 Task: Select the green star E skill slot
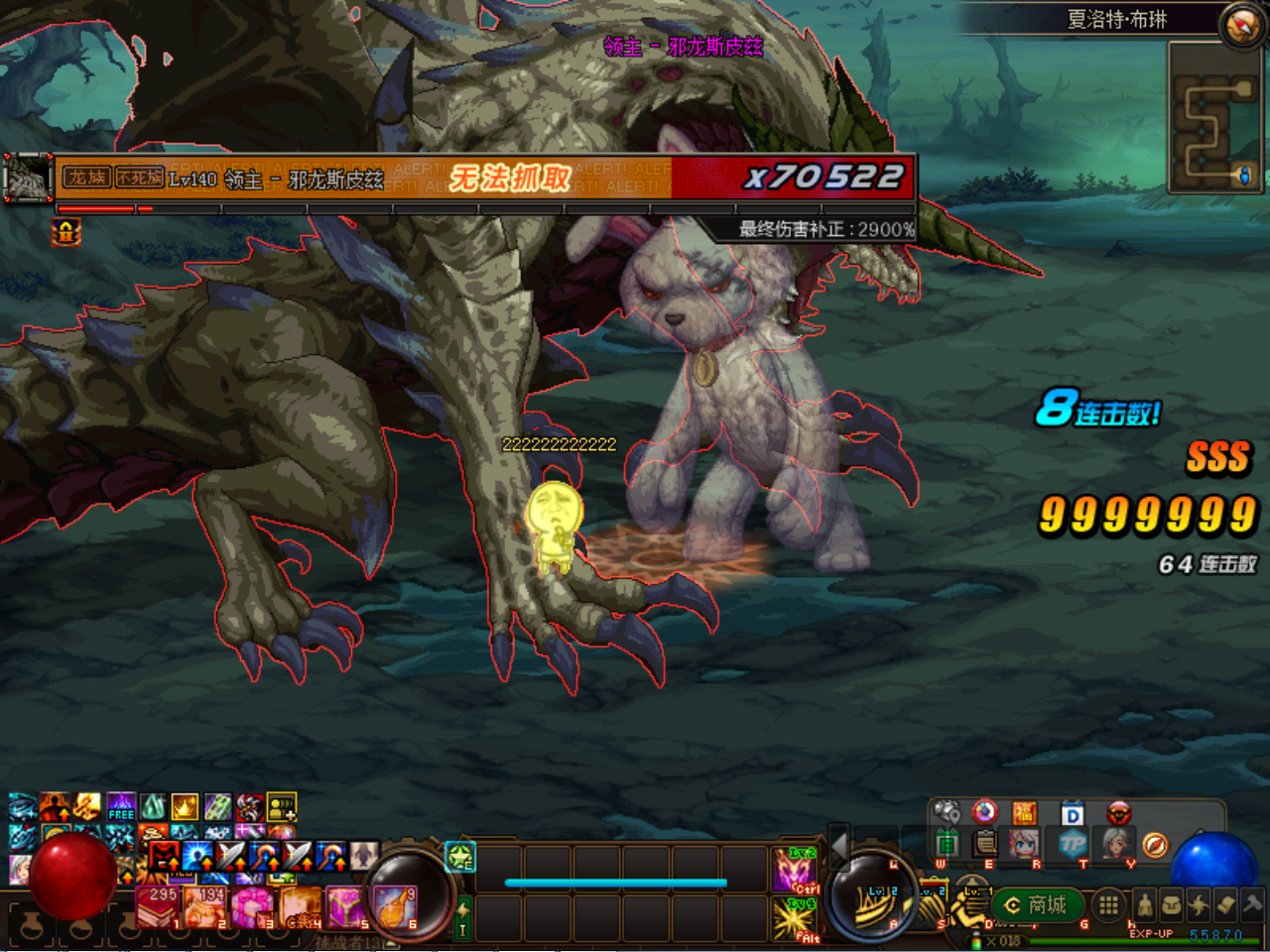[460, 856]
